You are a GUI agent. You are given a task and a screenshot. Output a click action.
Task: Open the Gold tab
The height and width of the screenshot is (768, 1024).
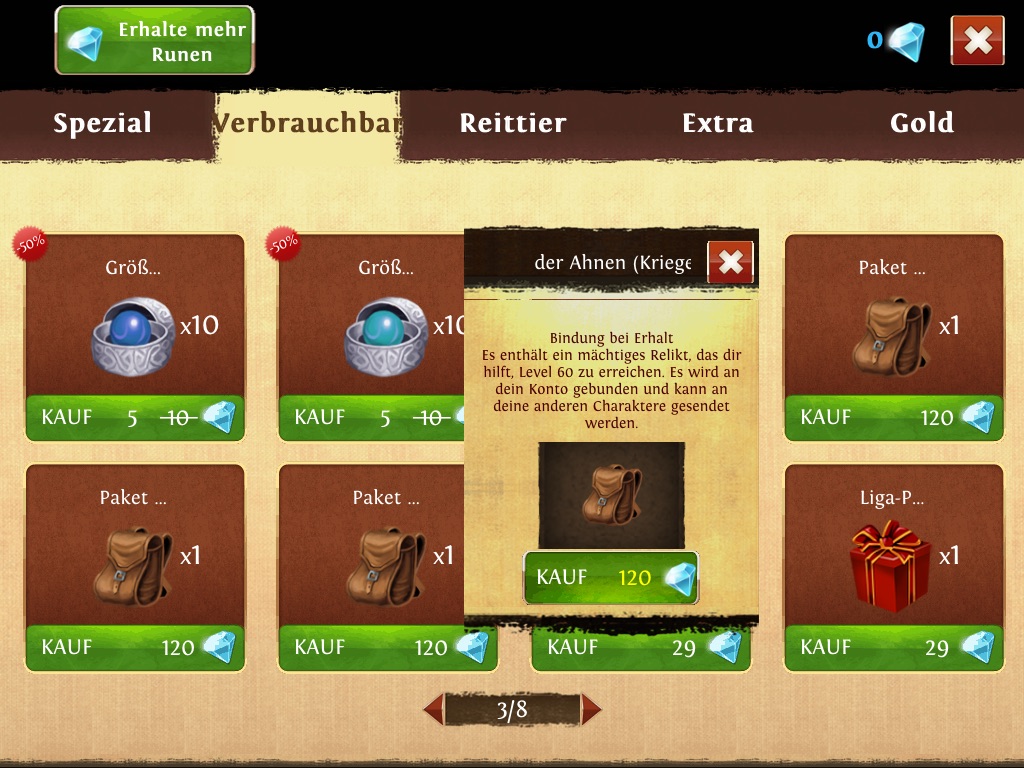point(921,123)
